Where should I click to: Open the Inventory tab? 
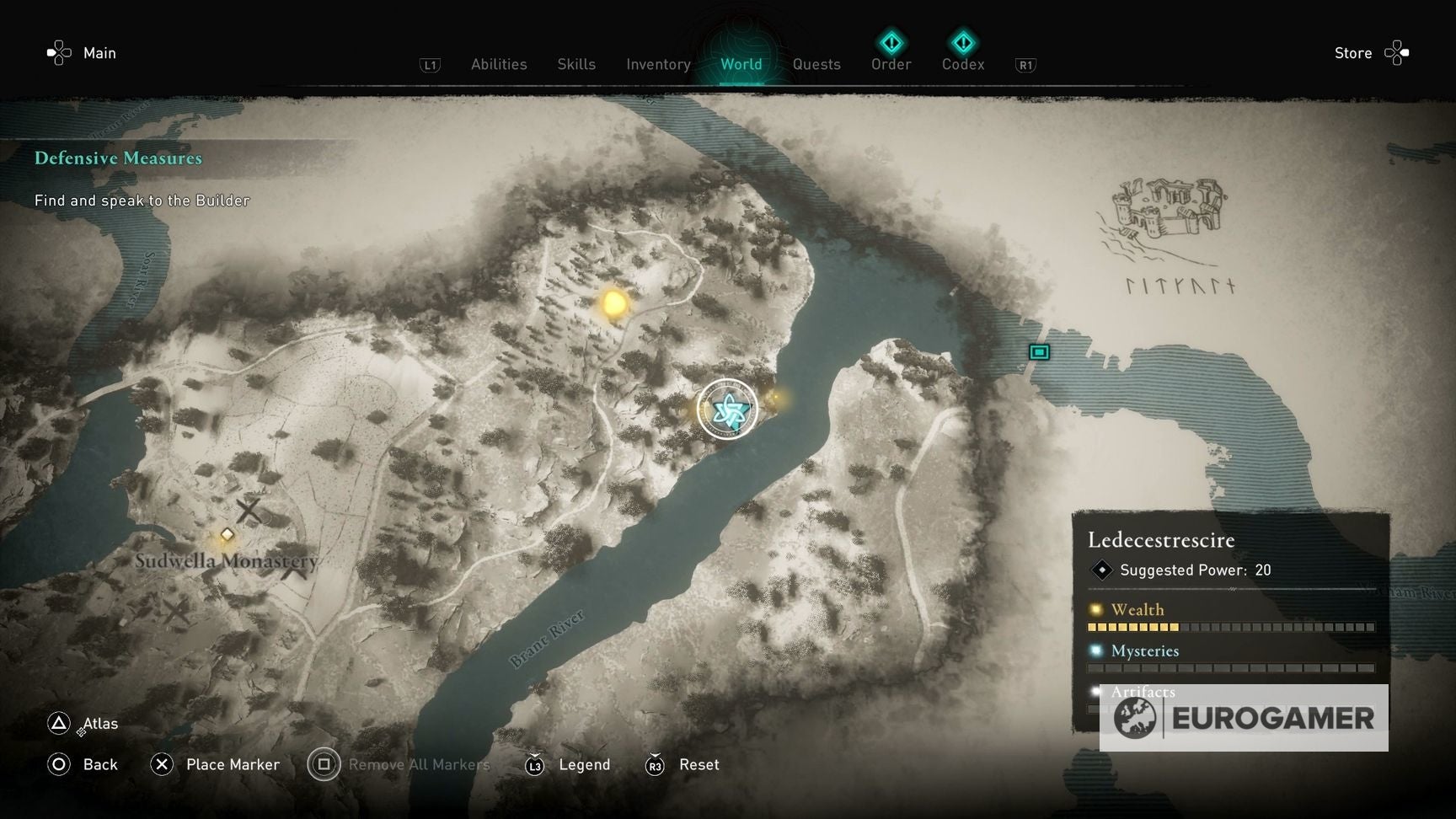click(x=658, y=64)
